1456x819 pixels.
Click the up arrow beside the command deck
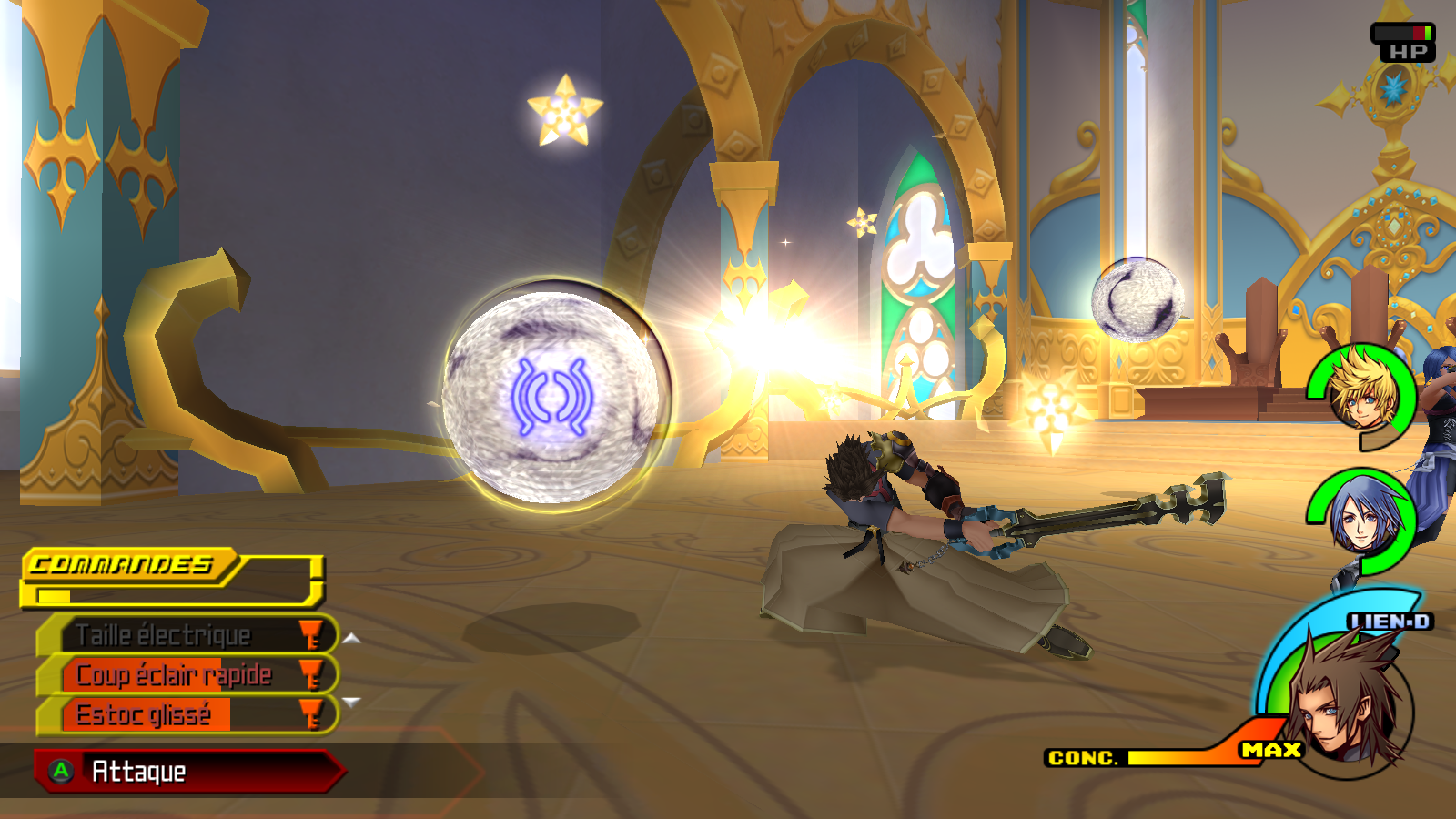click(x=352, y=639)
